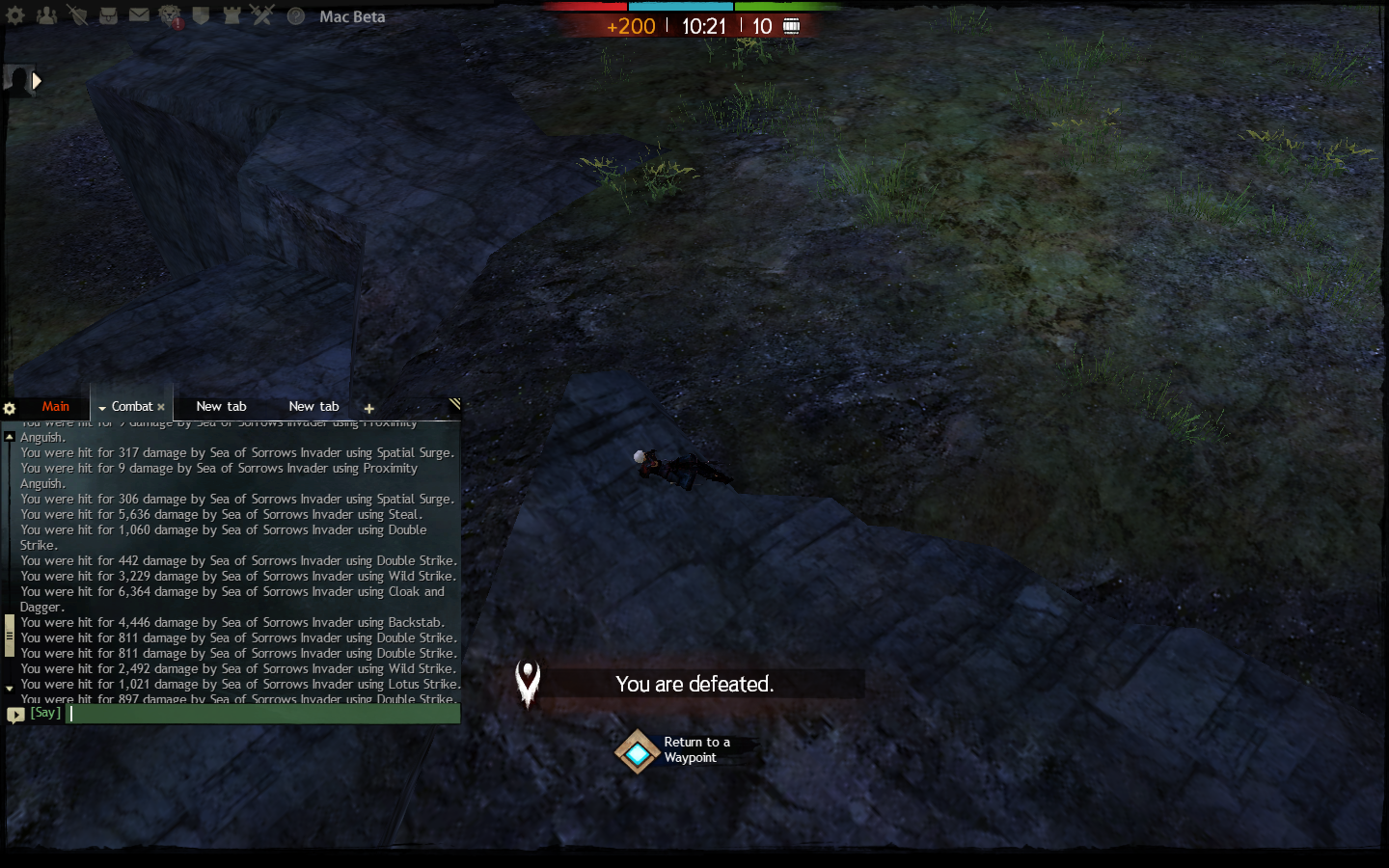Return to a Waypoint
Viewport: 1389px width, 868px height.
coord(638,751)
